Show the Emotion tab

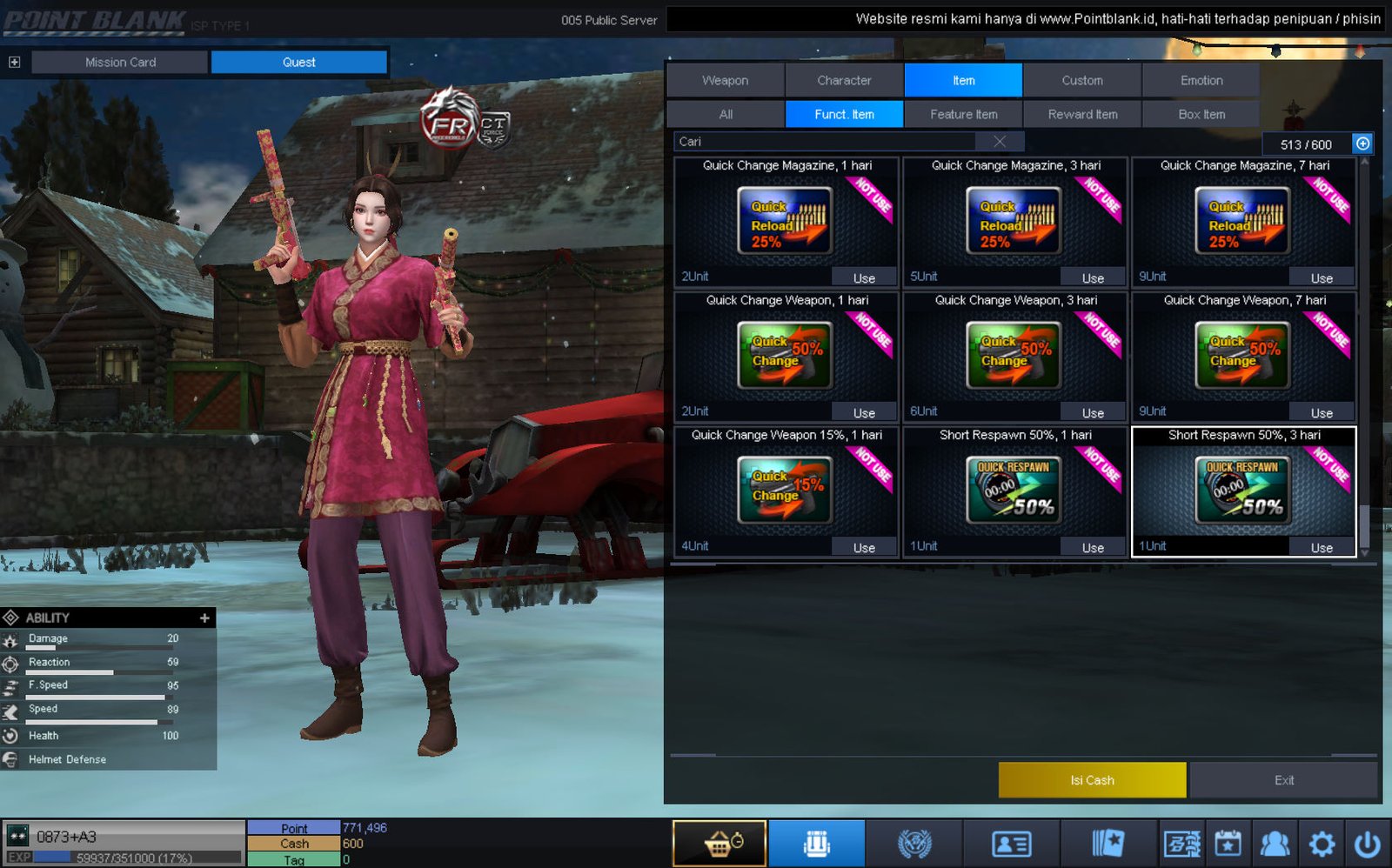point(1201,80)
